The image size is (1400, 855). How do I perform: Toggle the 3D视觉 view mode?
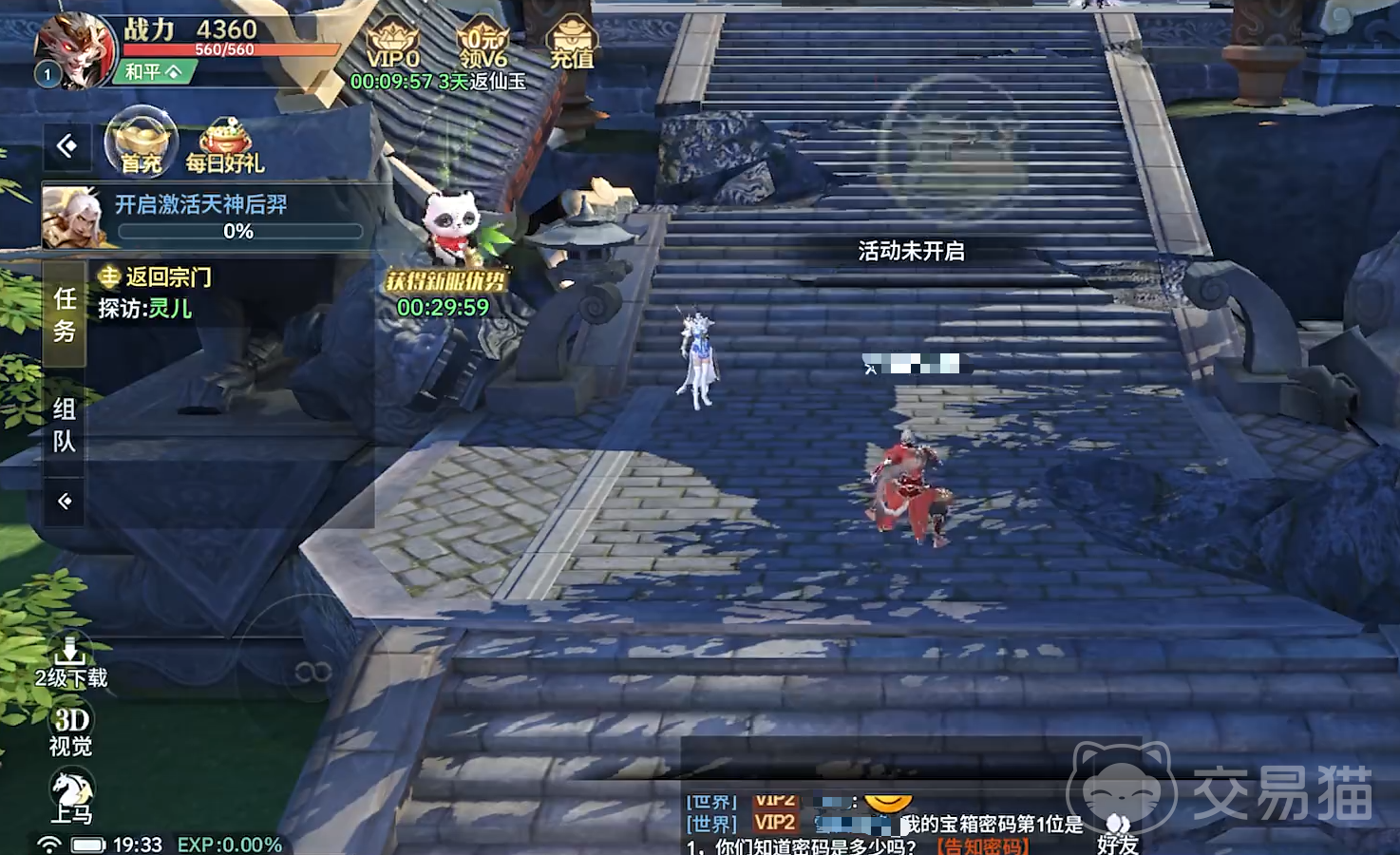coord(70,731)
